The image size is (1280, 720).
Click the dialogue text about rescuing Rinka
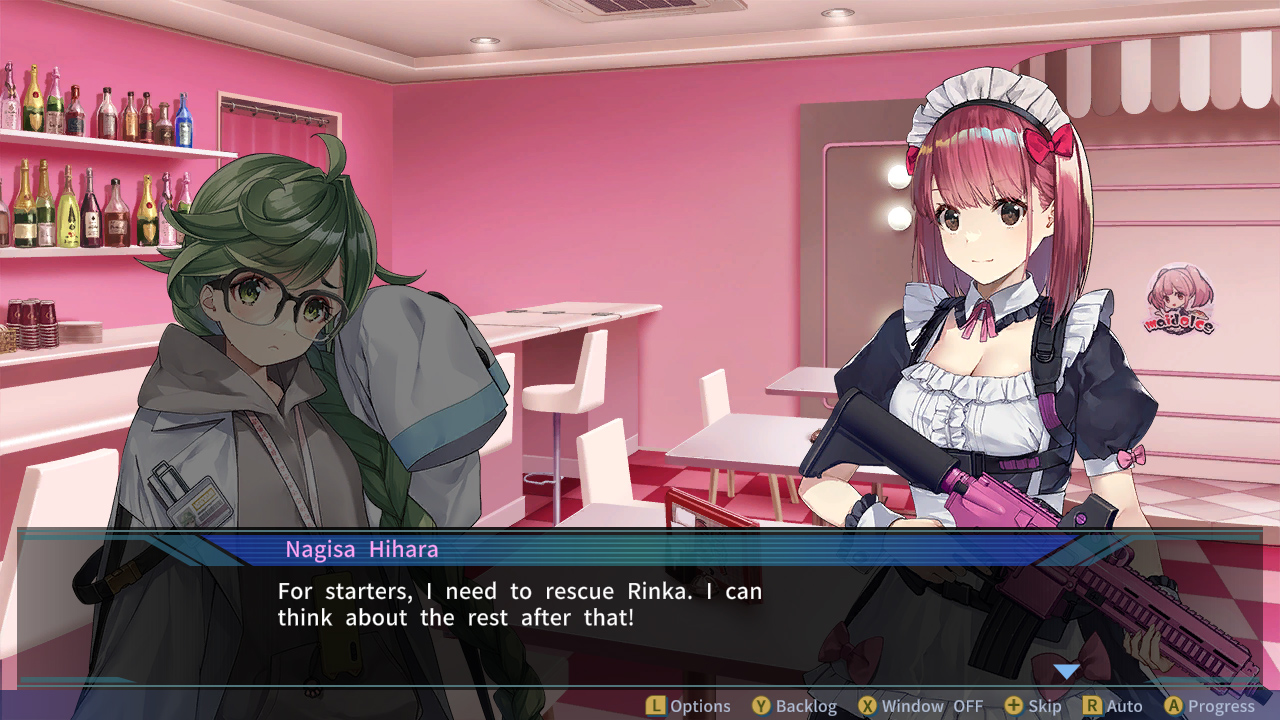tap(519, 603)
